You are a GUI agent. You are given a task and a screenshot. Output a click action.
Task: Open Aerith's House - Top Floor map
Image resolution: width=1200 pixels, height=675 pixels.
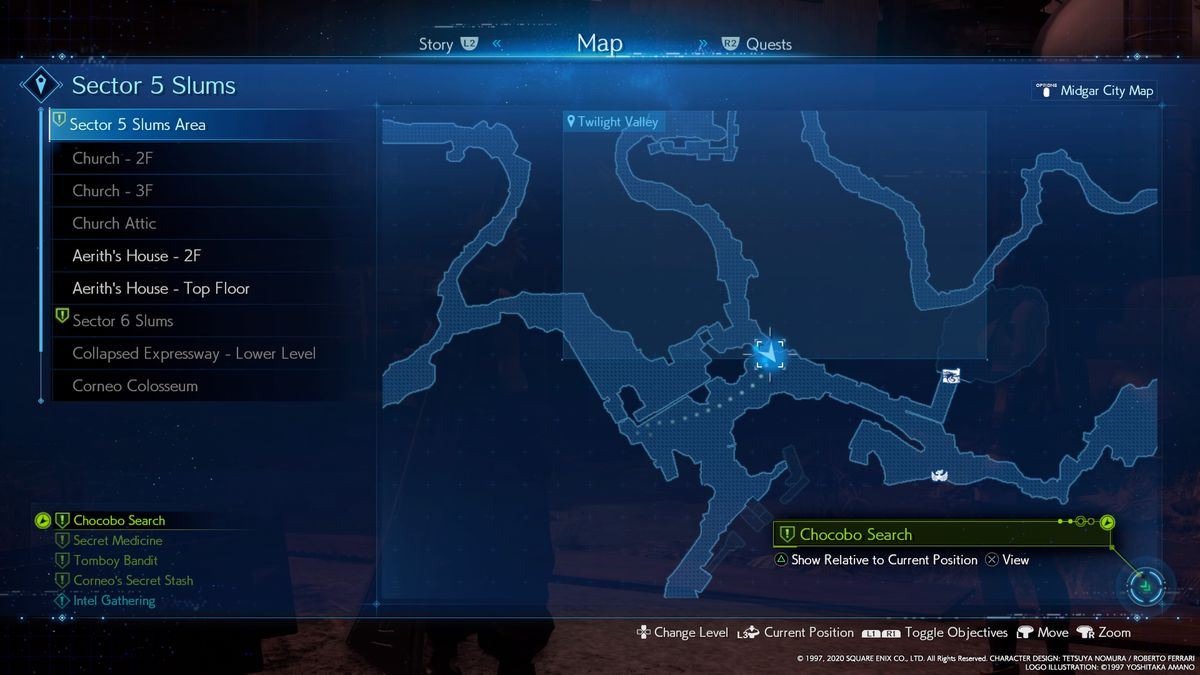pyautogui.click(x=160, y=288)
